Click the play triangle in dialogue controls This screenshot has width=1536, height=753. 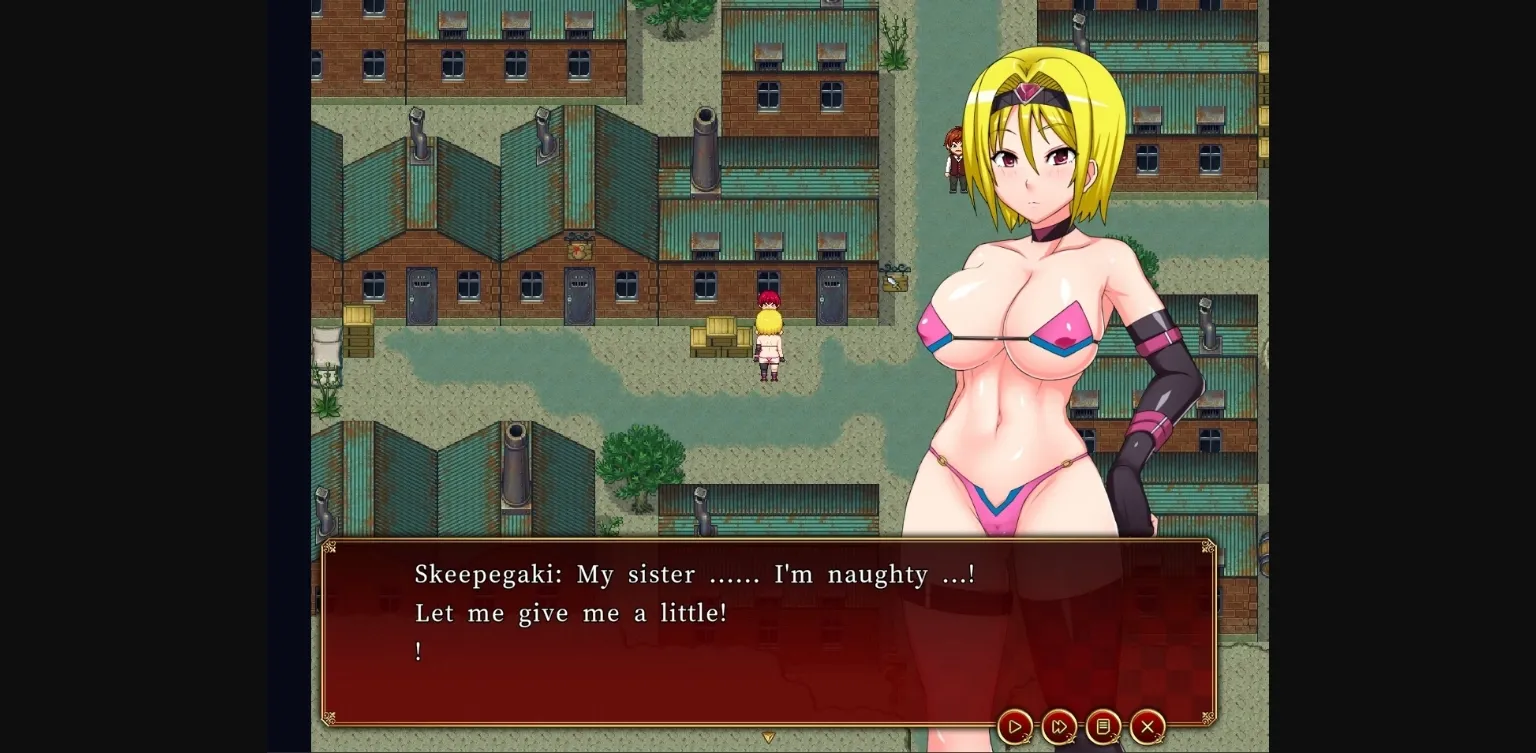(x=1016, y=727)
